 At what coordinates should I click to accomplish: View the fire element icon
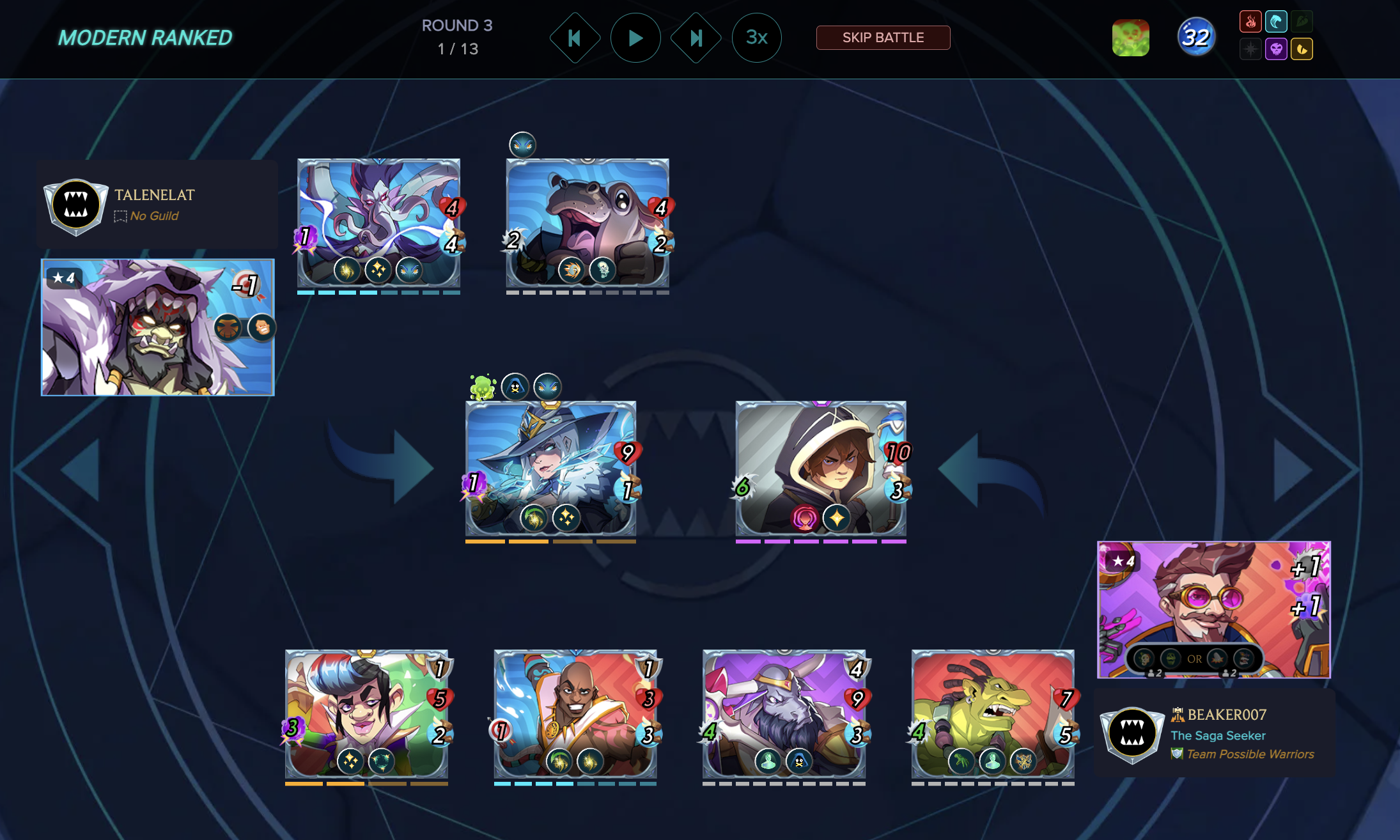[1250, 22]
